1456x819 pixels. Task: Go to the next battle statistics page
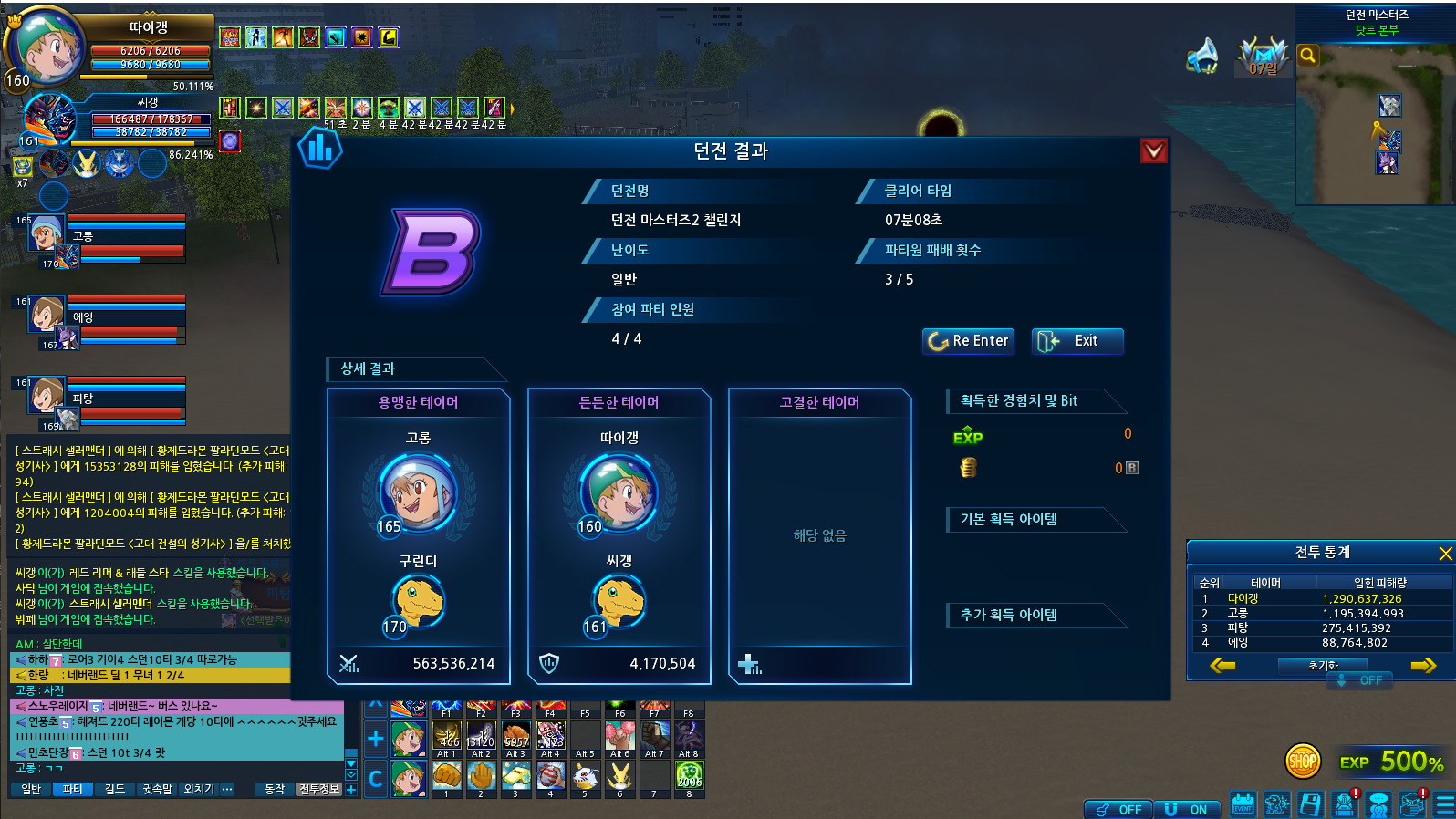tap(1423, 666)
